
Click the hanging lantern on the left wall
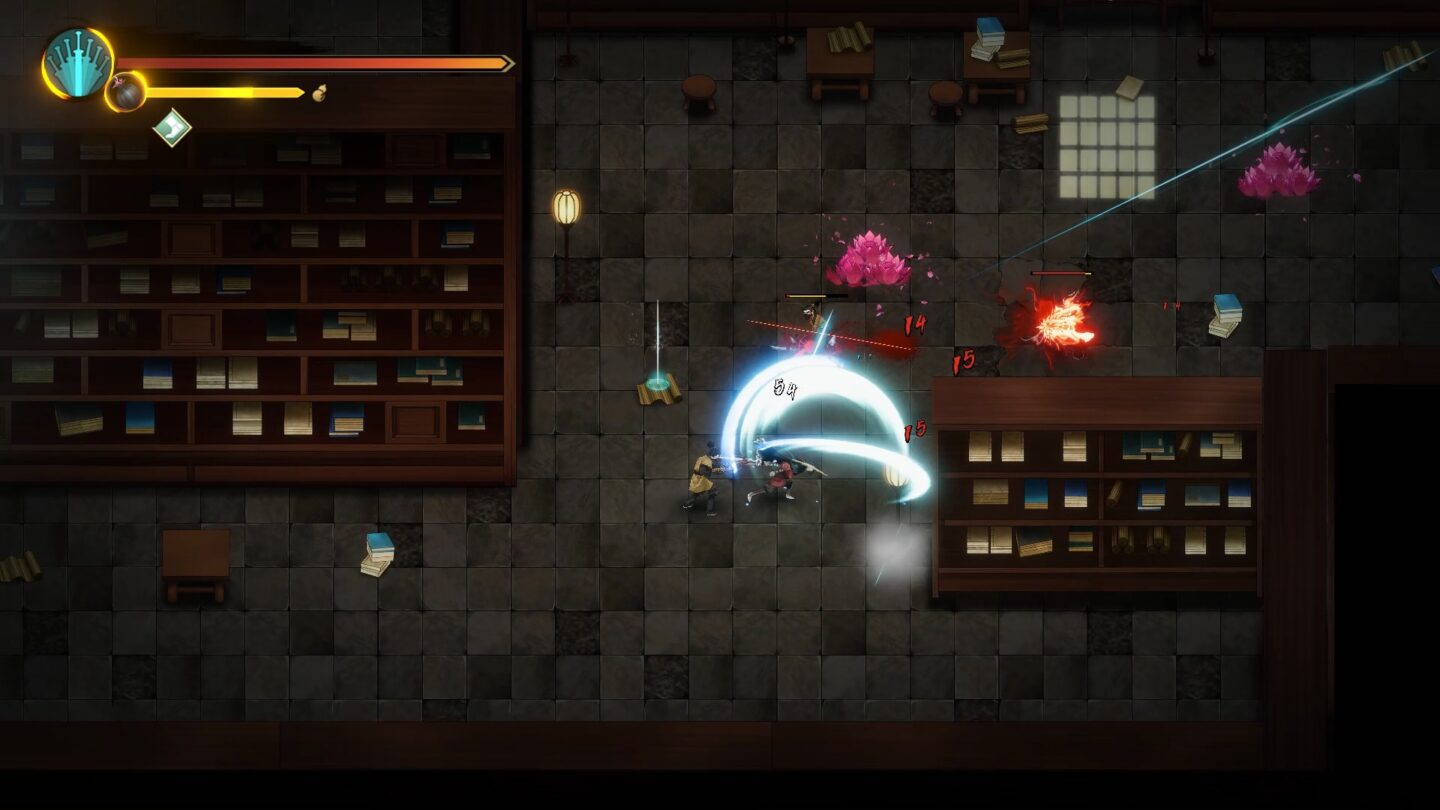566,205
